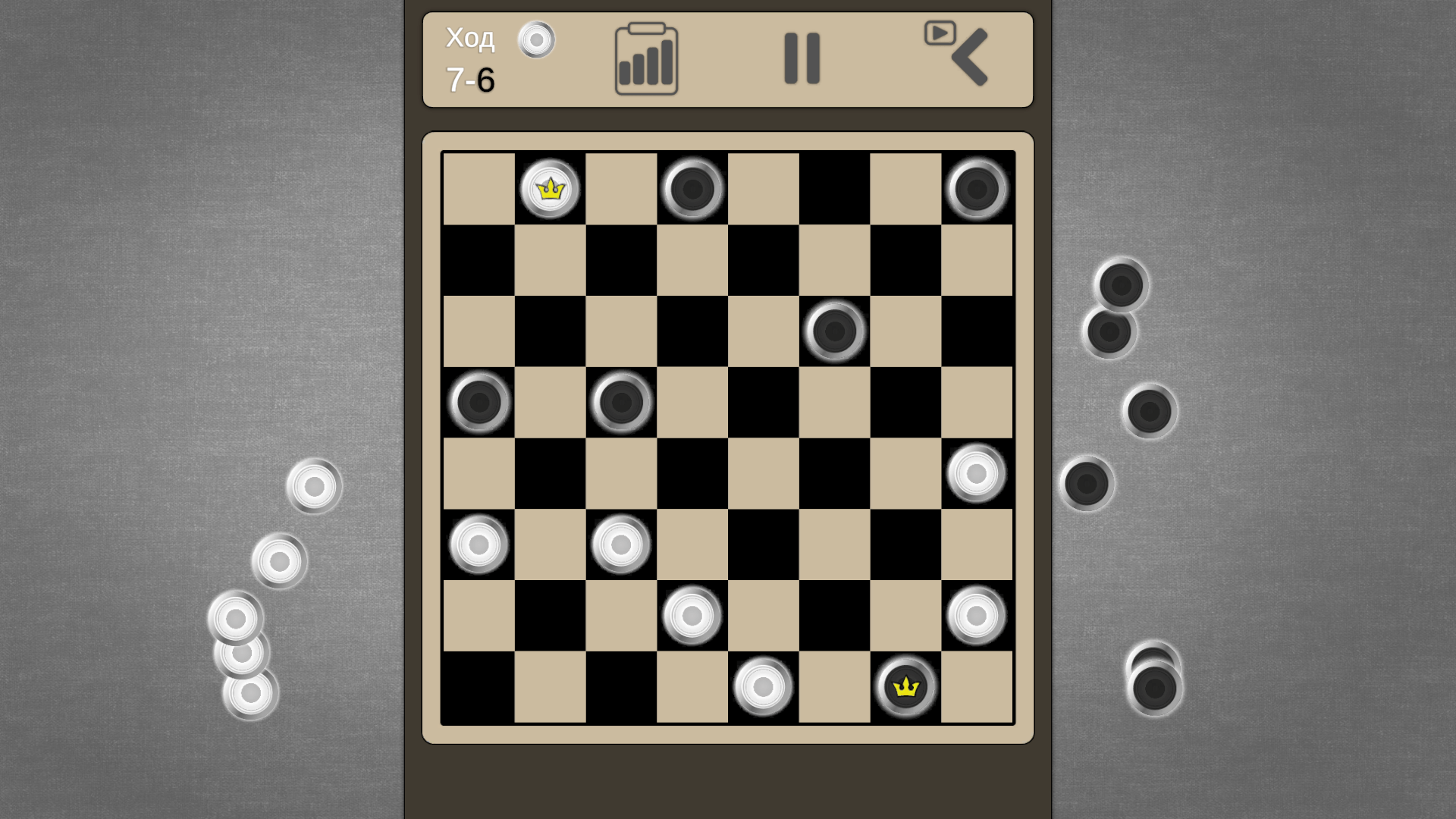The height and width of the screenshot is (819, 1456).
Task: Select the leftmost black piece on the fourth row
Action: point(478,401)
